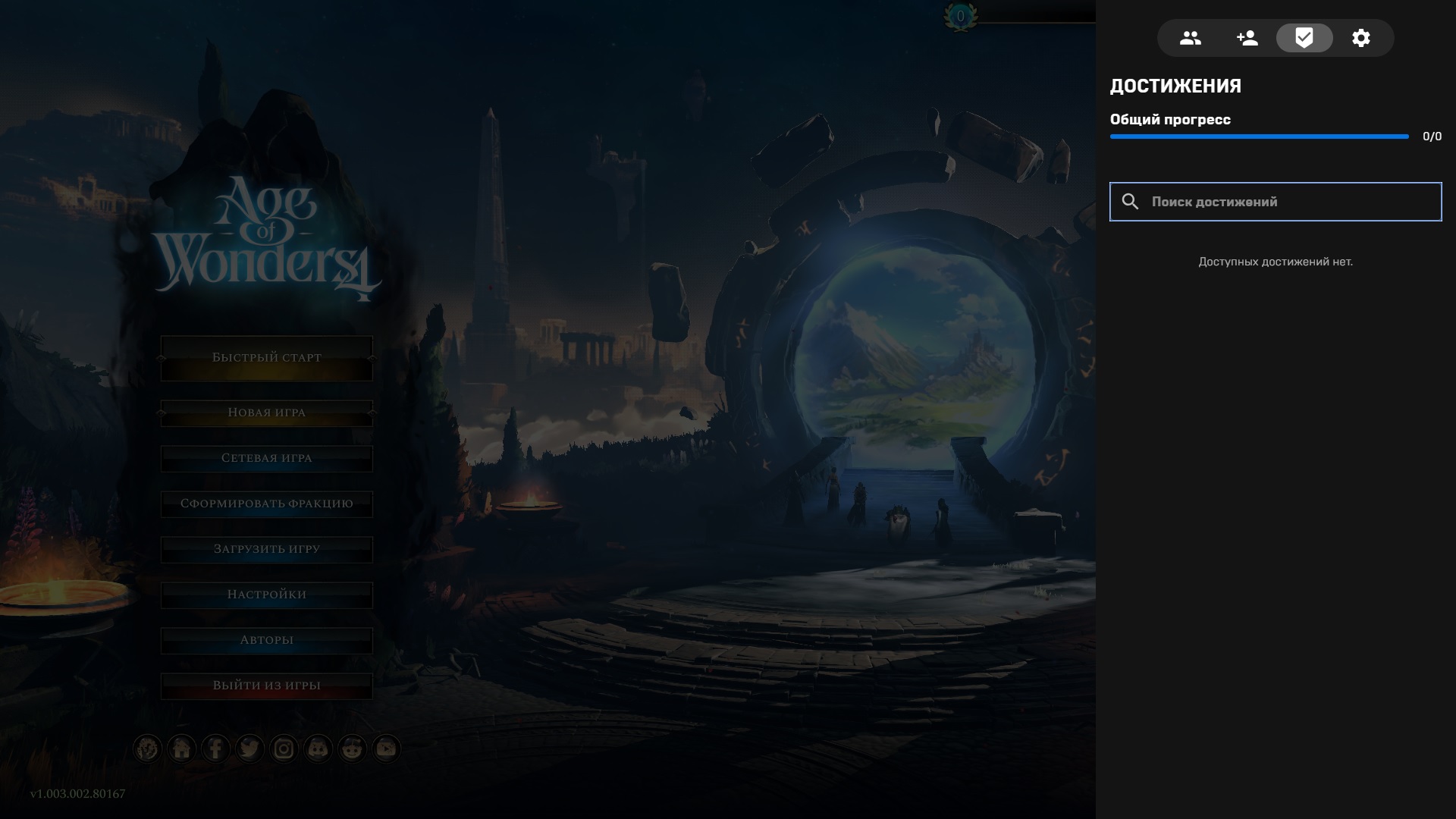Open the YouTube channel icon
Screen dimensions: 1456x819
click(388, 748)
